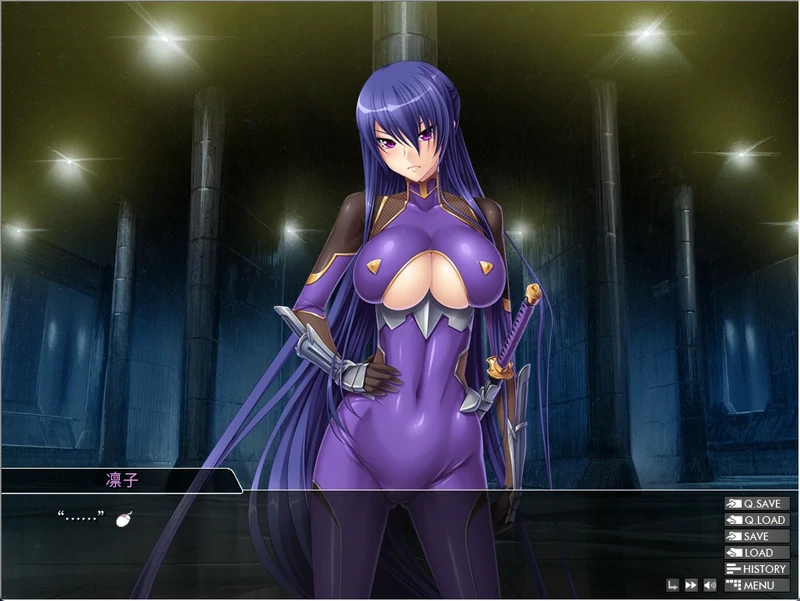This screenshot has height=601, width=800.
Task: Activate the fast-forward skip button
Action: tap(691, 585)
